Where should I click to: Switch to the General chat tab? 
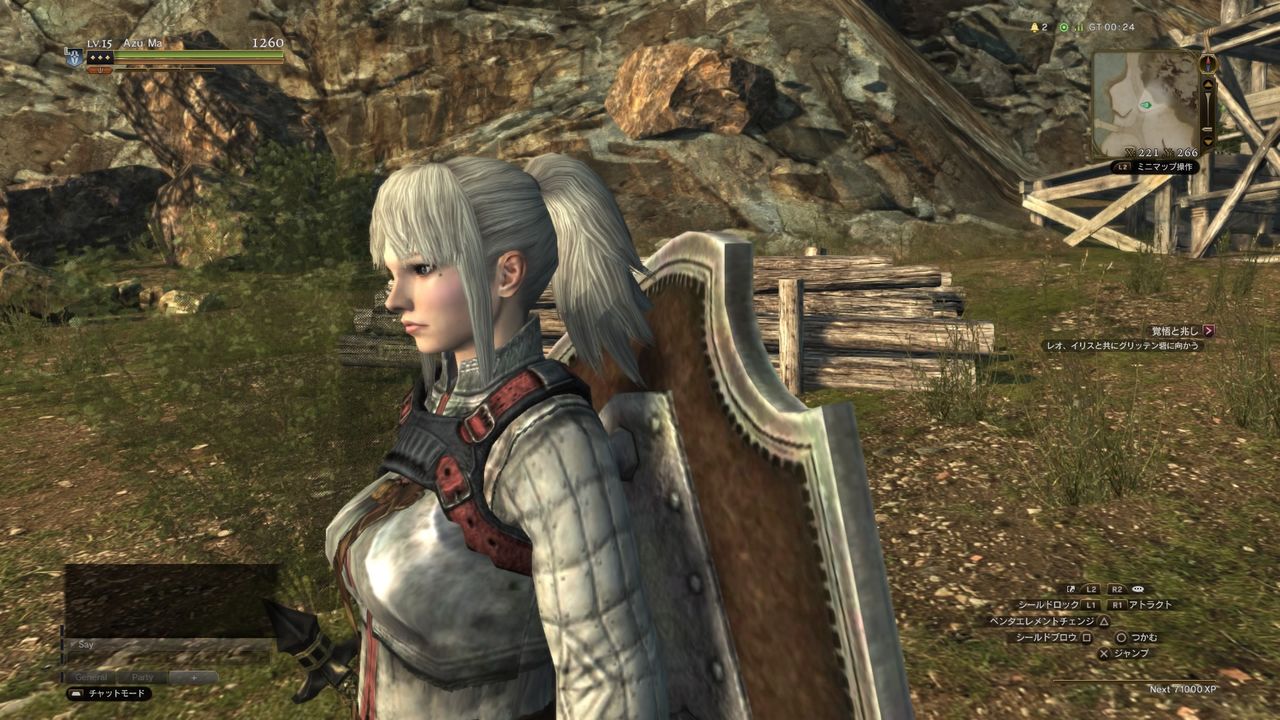click(x=92, y=677)
